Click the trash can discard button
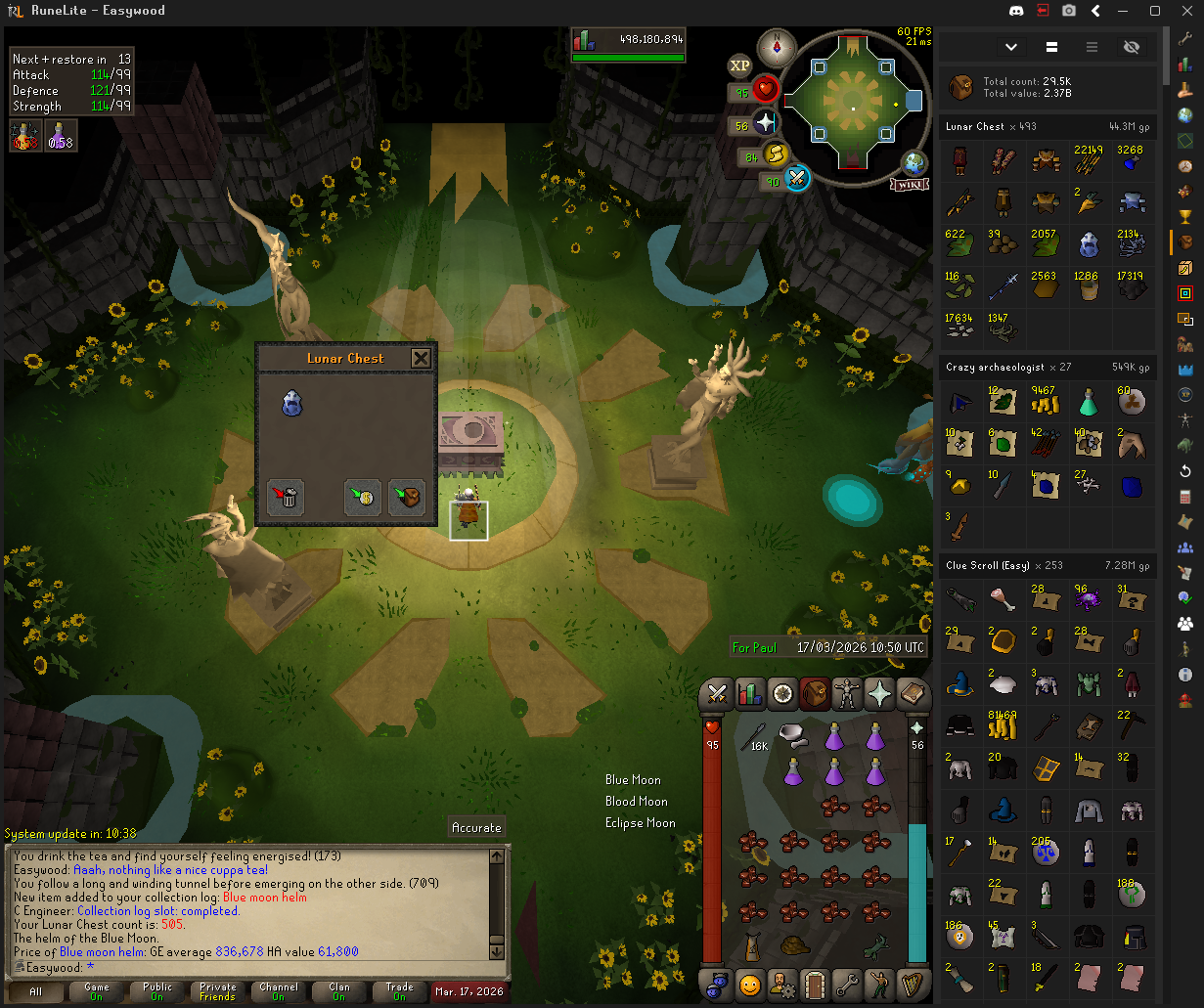The width and height of the screenshot is (1204, 1008). click(x=287, y=498)
